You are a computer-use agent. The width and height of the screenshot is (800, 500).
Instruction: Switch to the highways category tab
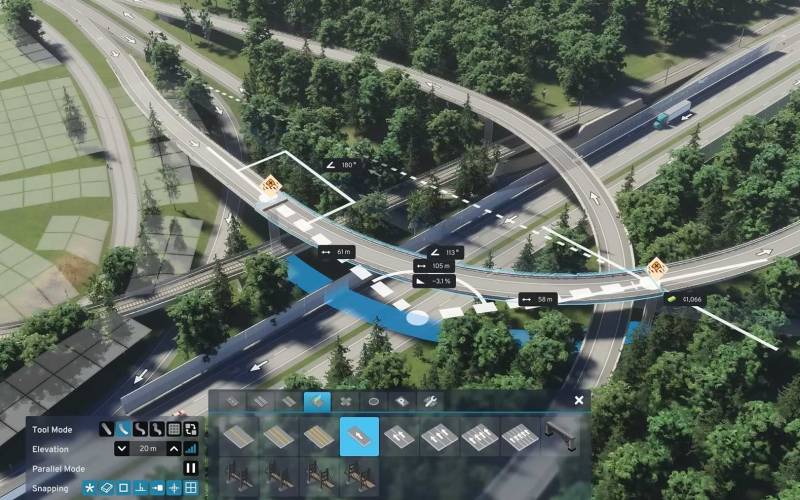(317, 401)
